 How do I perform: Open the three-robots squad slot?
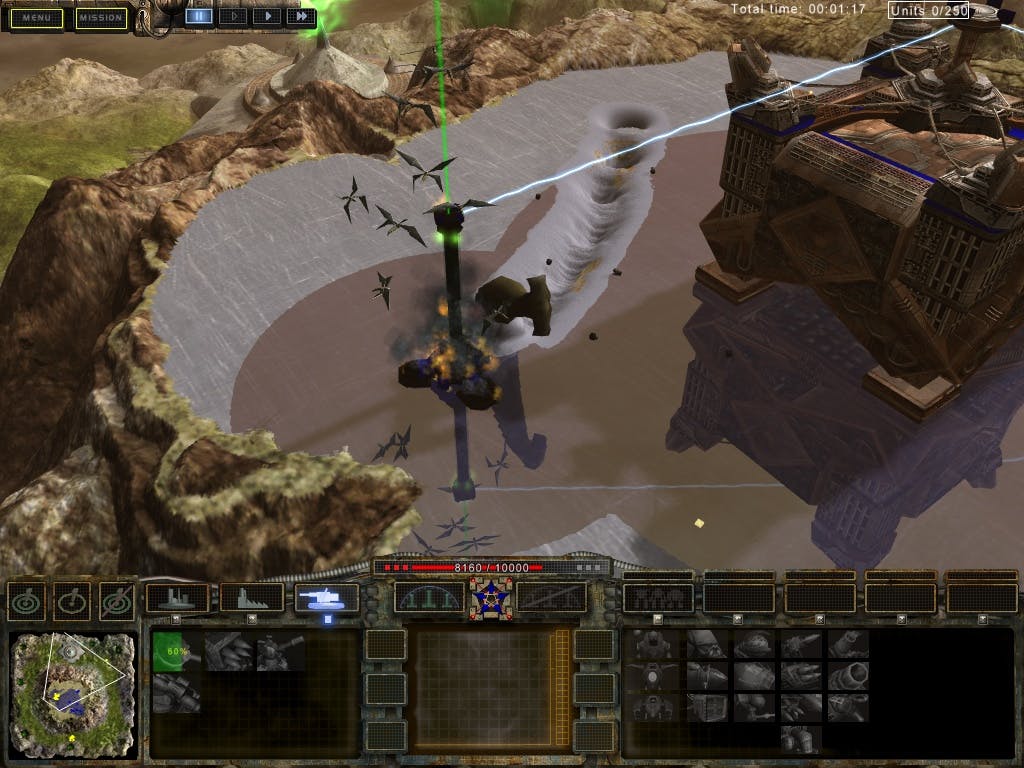[x=657, y=598]
